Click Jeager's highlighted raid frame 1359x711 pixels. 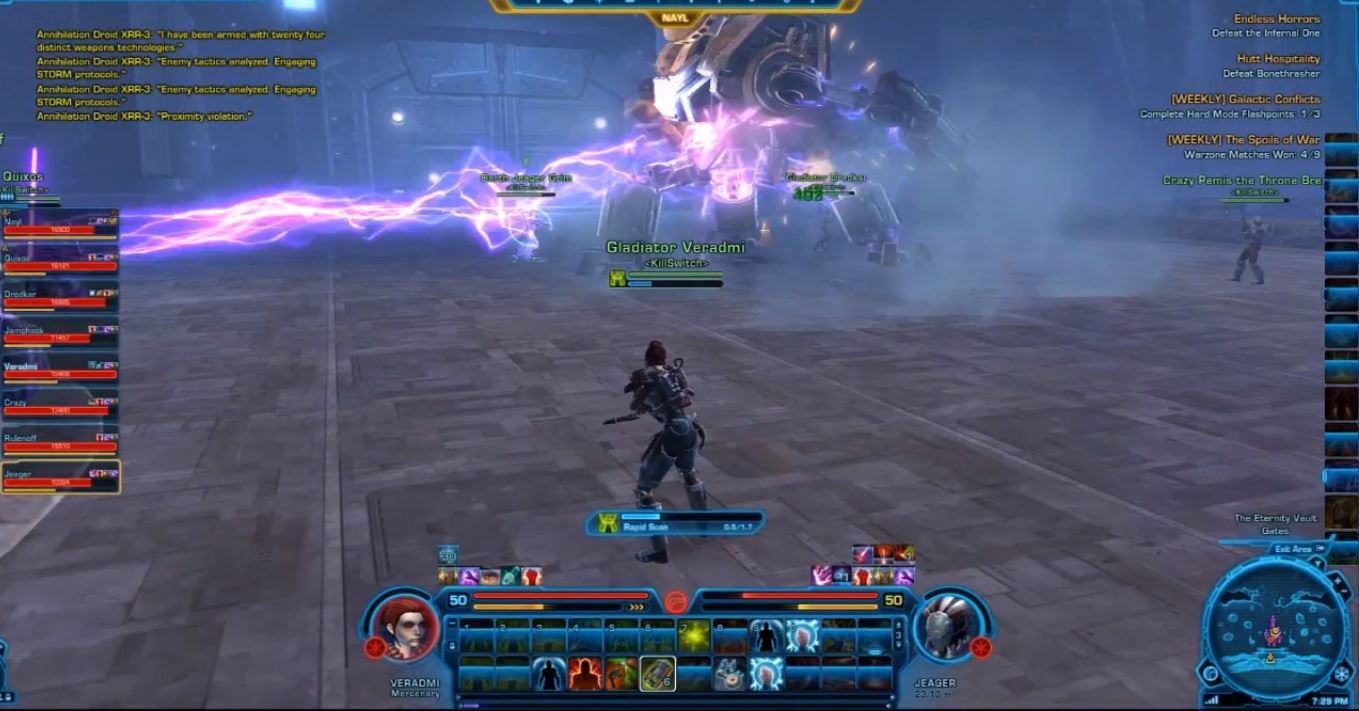click(60, 478)
